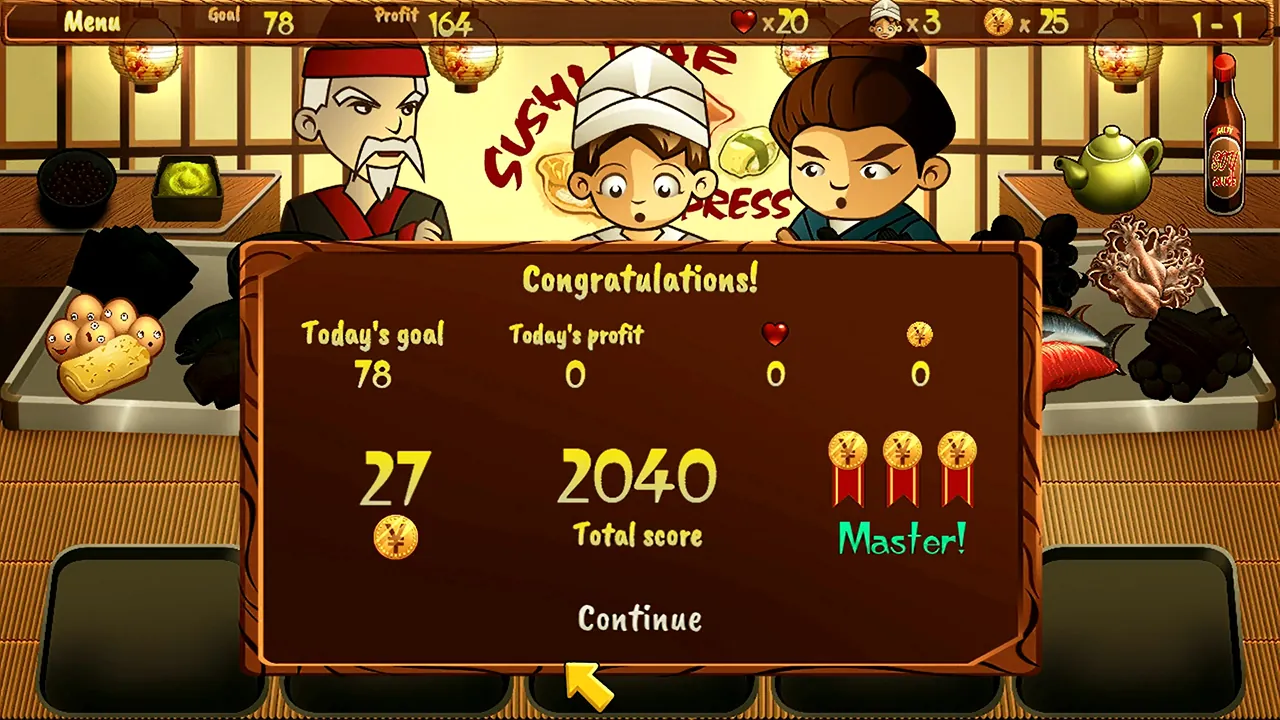The width and height of the screenshot is (1280, 720).
Task: Click the heart lives counter
Action: point(743,22)
